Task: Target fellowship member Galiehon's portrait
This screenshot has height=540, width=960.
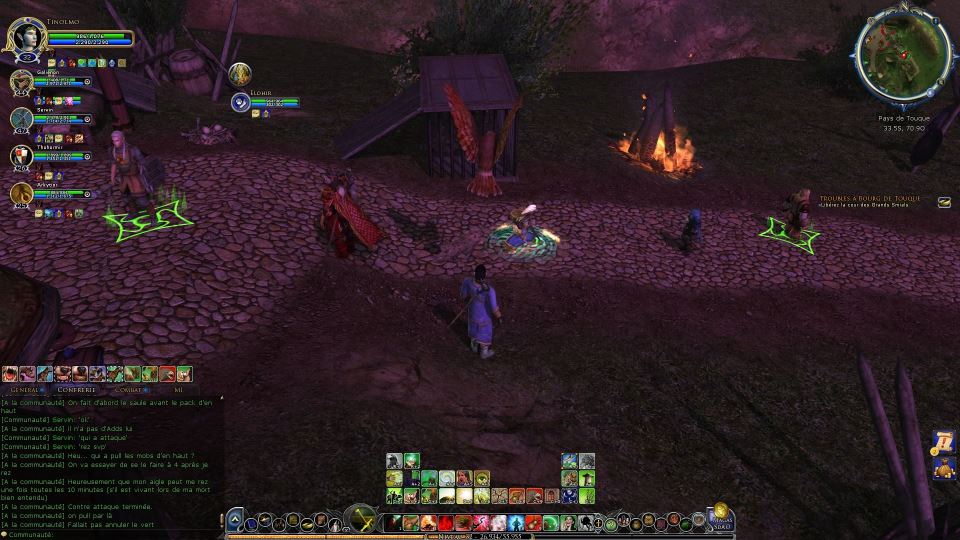Action: point(22,82)
